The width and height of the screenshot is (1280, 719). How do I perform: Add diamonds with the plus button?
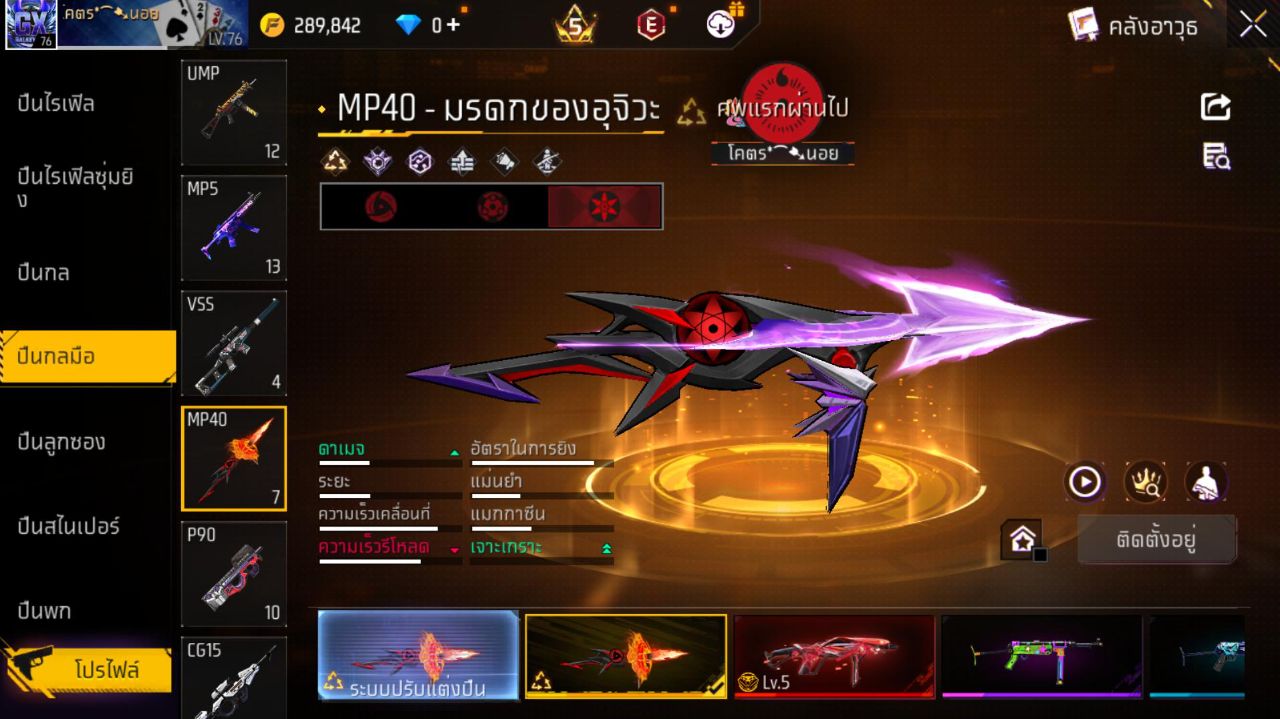pyautogui.click(x=453, y=25)
